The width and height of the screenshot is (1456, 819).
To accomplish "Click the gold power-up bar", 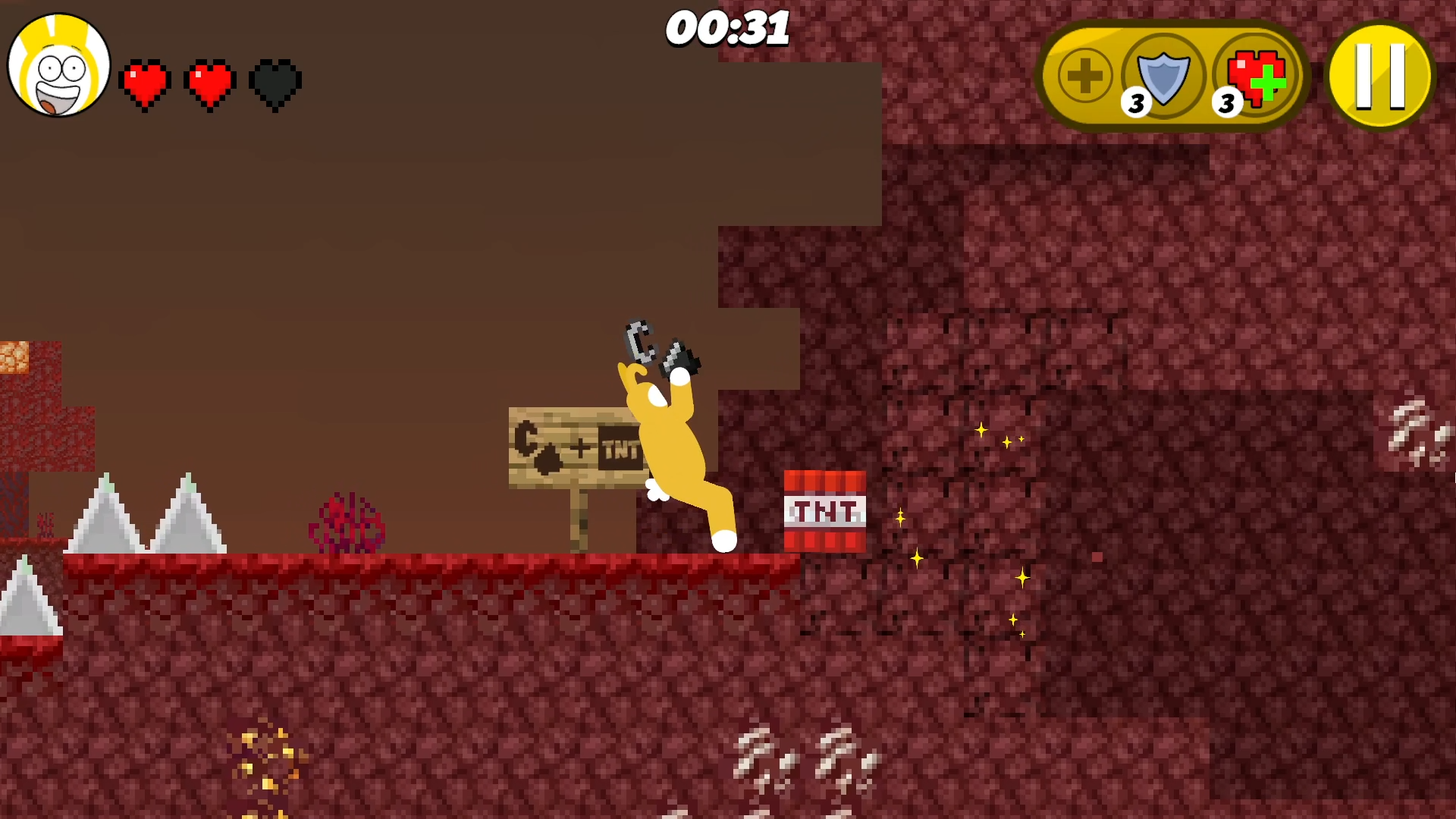I will [1172, 74].
